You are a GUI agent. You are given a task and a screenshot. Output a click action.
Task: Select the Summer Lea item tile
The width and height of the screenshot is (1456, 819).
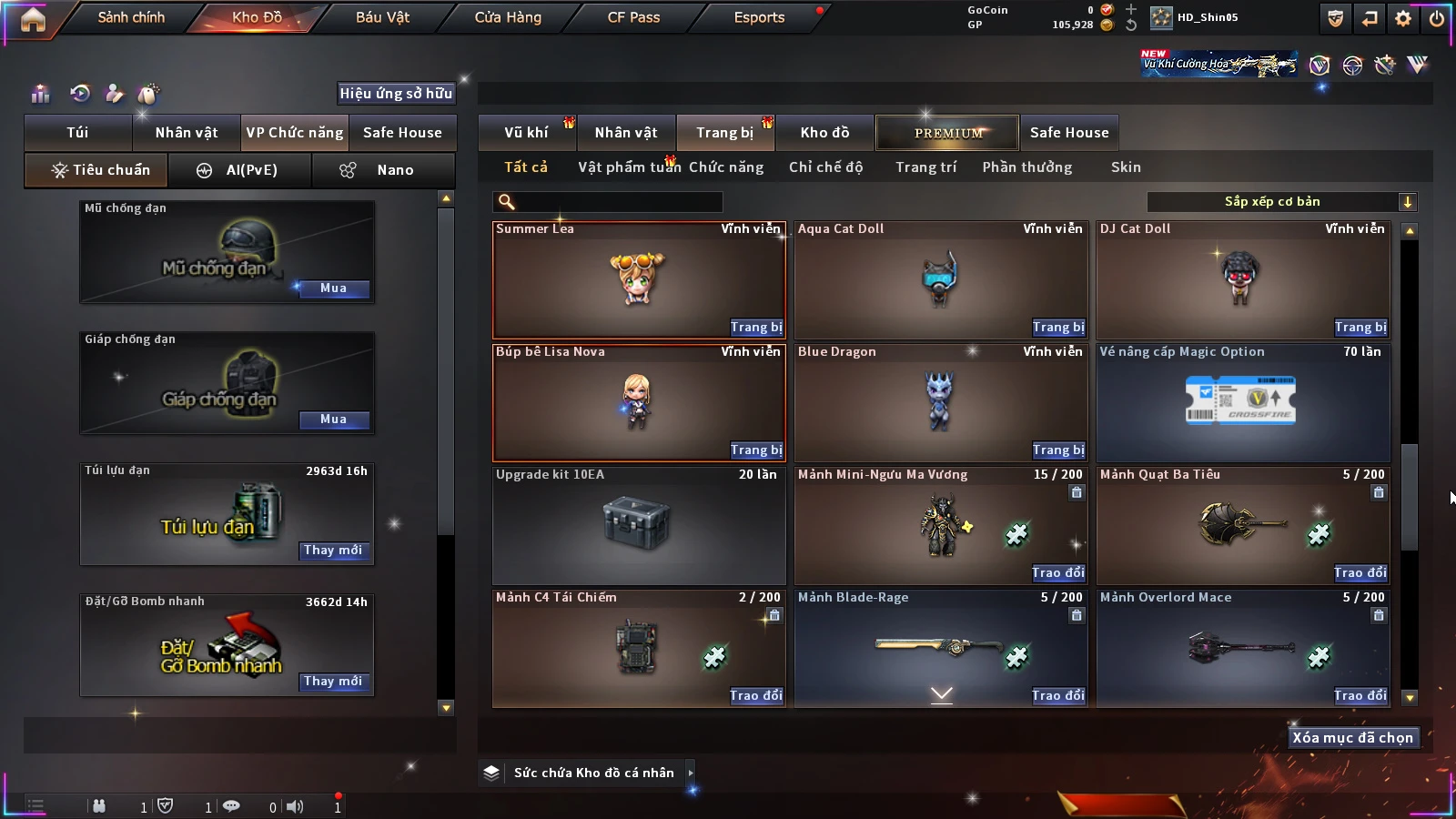[x=637, y=278]
